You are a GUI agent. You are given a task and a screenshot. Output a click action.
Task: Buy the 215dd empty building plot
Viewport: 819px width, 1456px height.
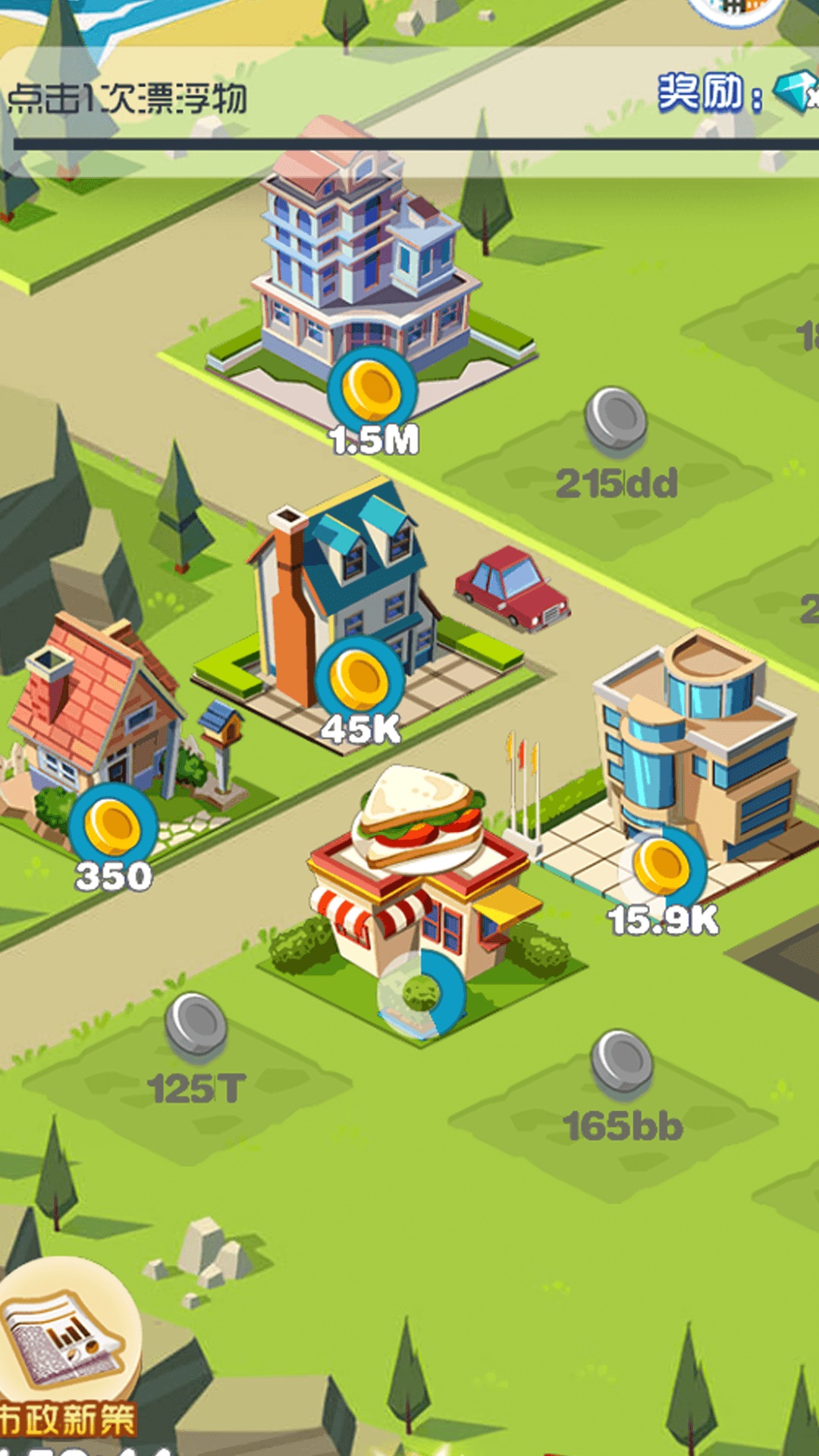pyautogui.click(x=616, y=419)
